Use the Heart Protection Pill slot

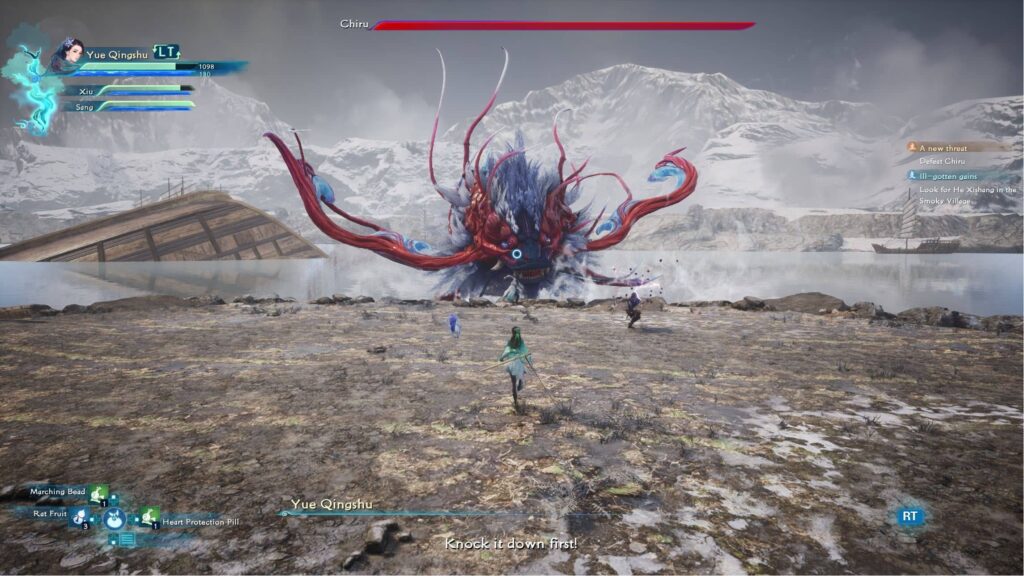pos(149,516)
